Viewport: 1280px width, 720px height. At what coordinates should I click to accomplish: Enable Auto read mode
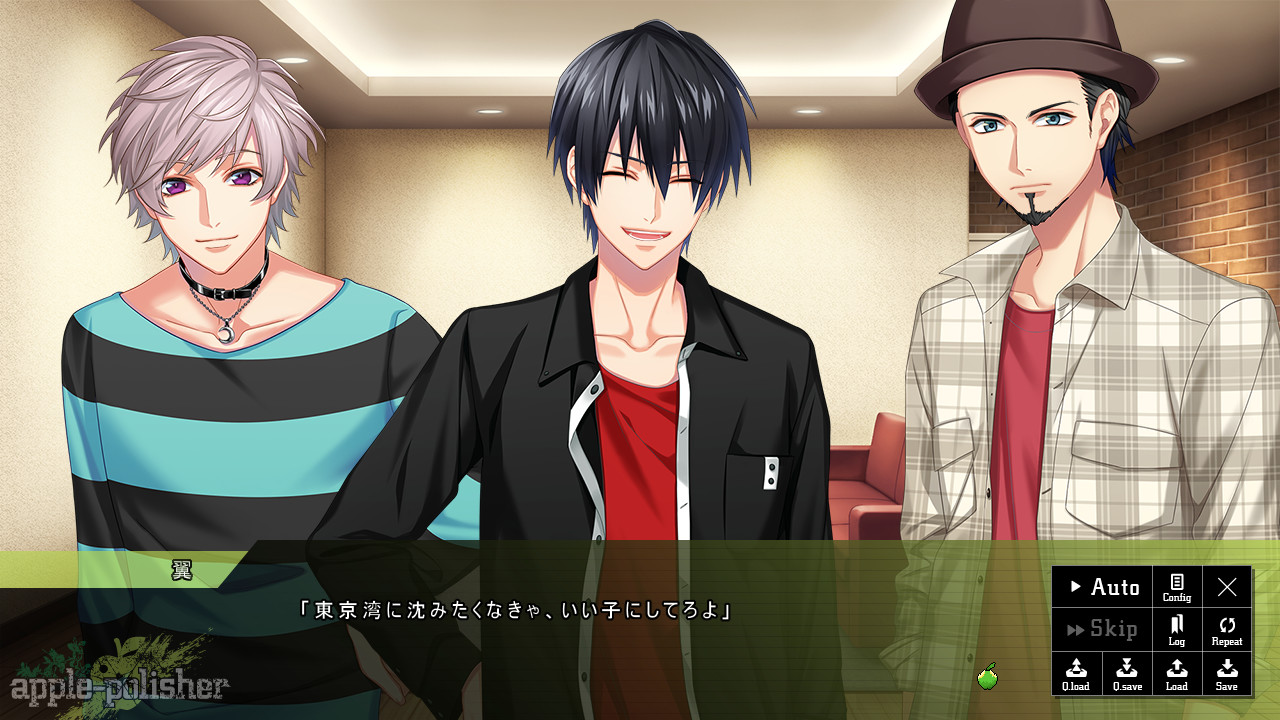pos(1110,588)
